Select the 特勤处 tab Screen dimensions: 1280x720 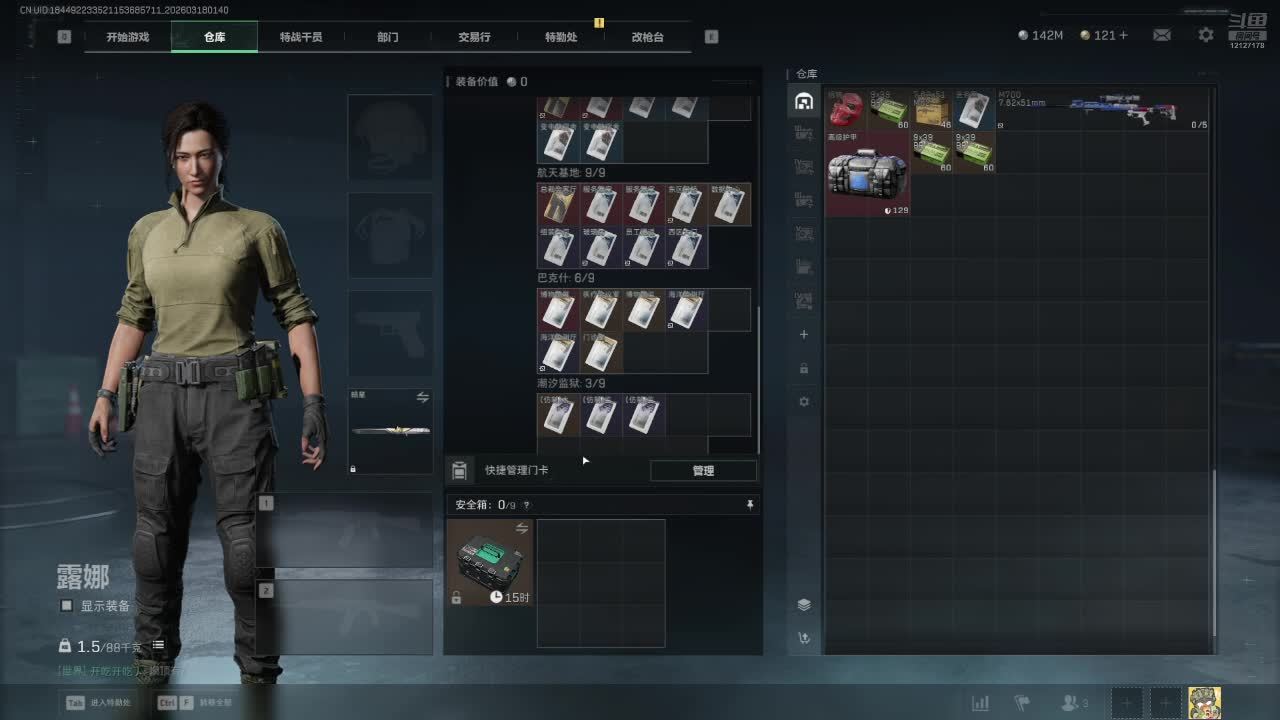[561, 37]
